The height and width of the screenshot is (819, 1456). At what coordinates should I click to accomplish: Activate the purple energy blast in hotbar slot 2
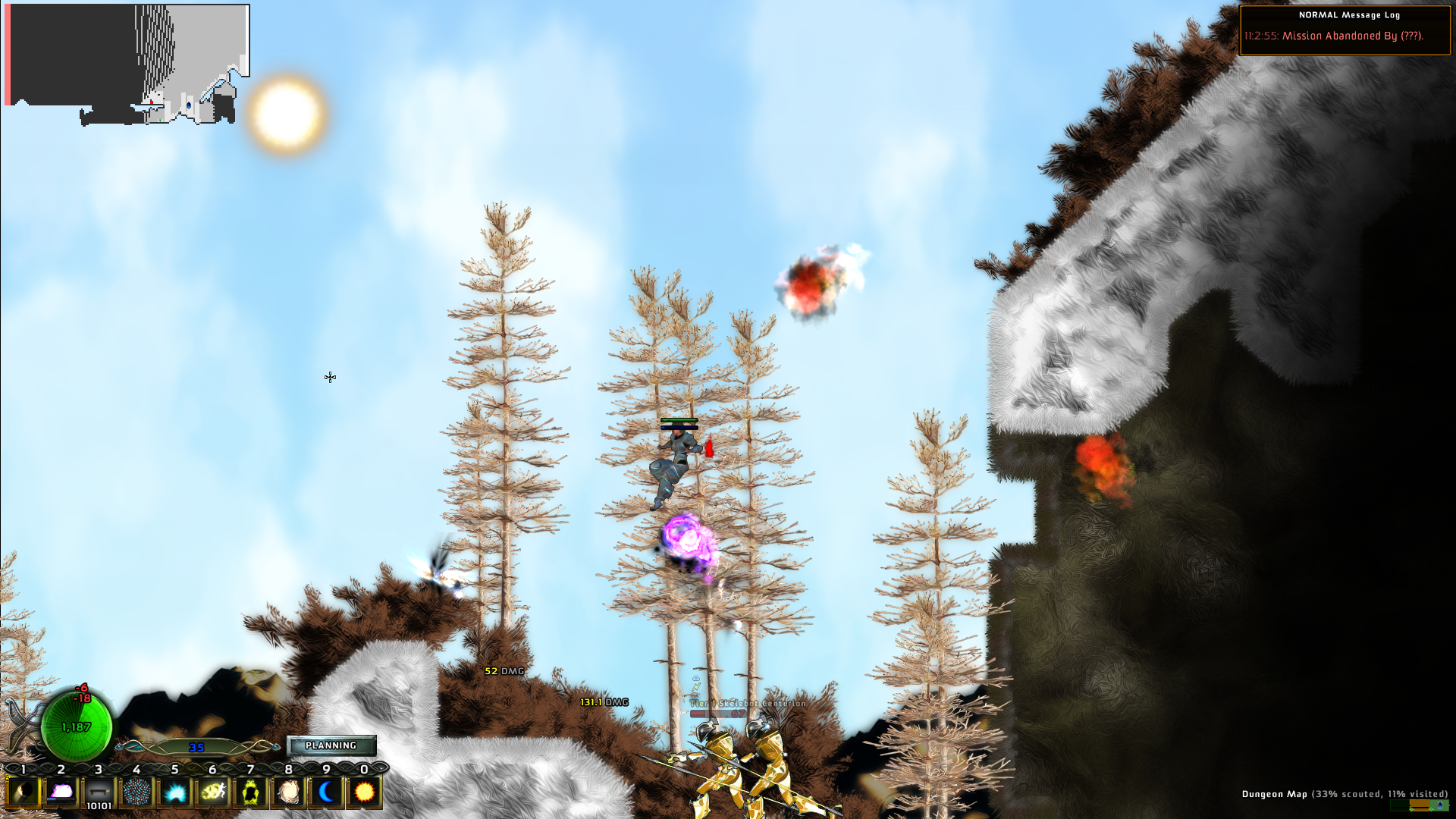[61, 792]
